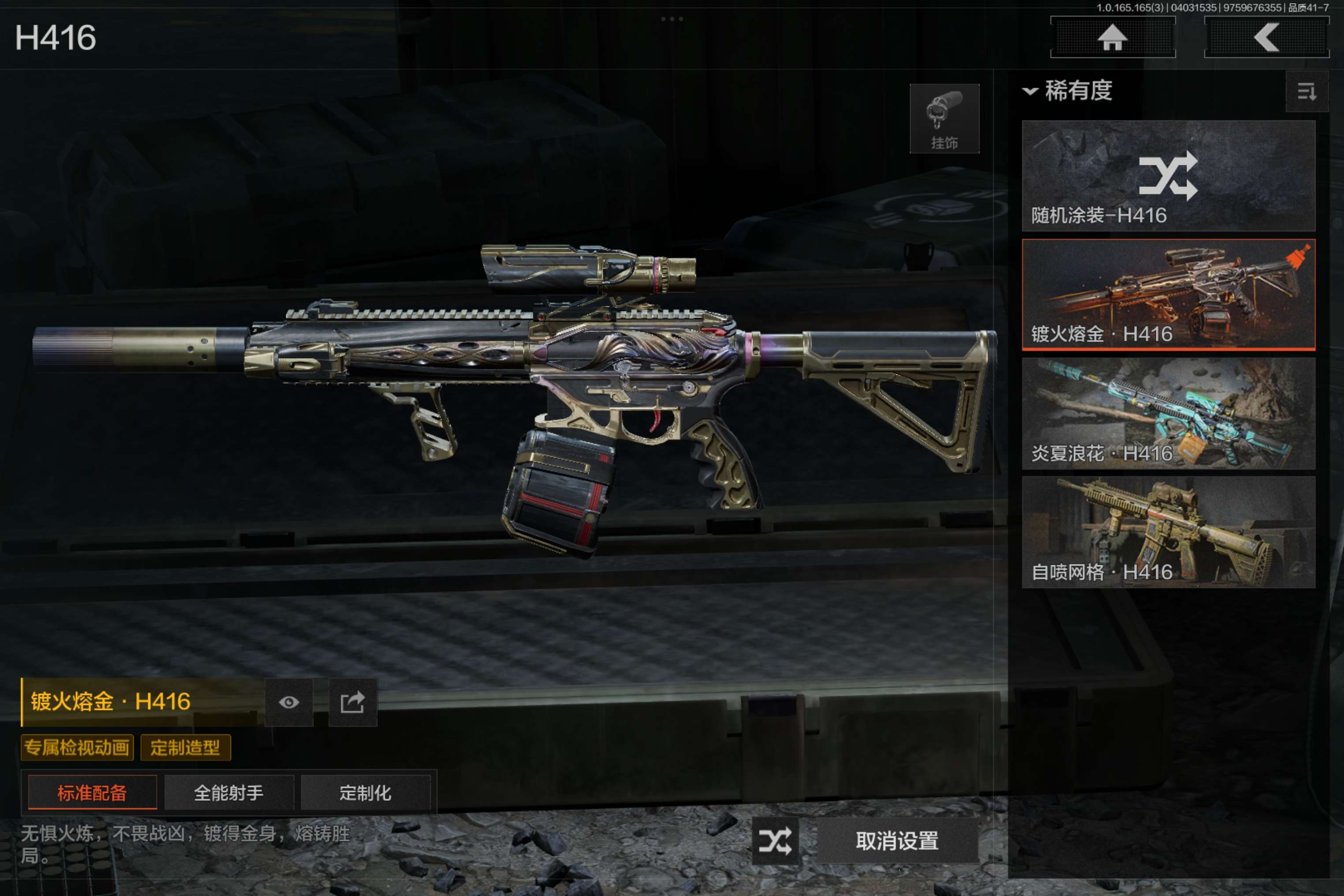1344x896 pixels.
Task: Click the shuffle button beside 取消设置
Action: coord(775,840)
